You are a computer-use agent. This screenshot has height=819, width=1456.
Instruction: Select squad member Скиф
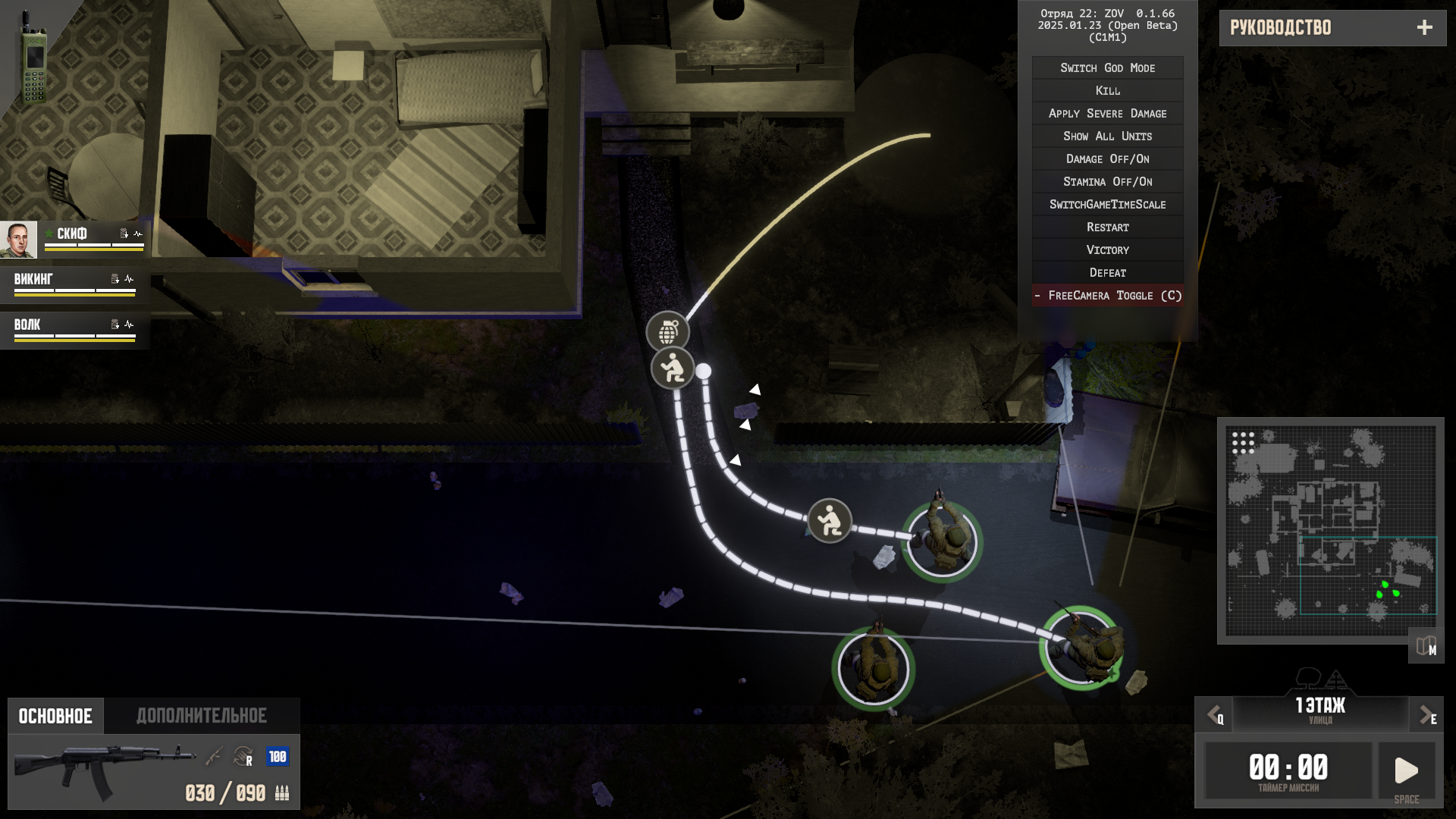[74, 239]
